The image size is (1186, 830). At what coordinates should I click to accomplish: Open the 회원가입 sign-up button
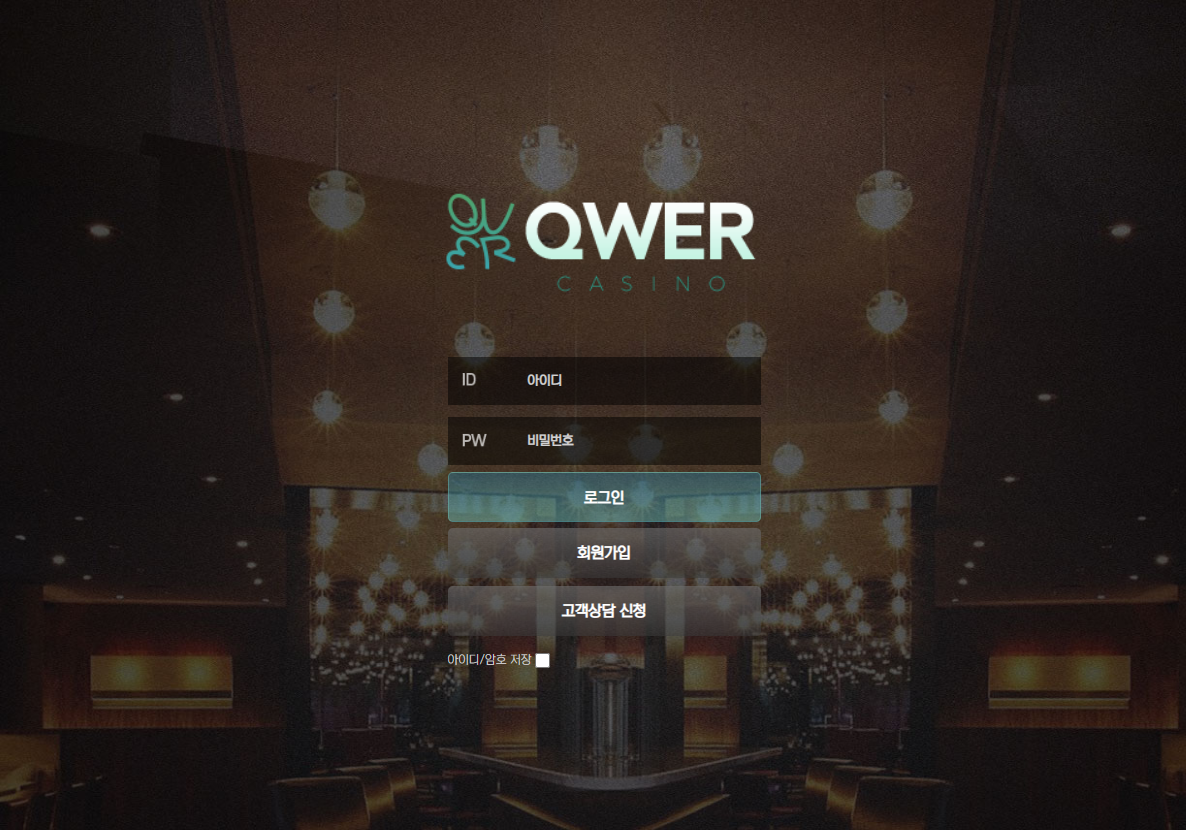(604, 552)
